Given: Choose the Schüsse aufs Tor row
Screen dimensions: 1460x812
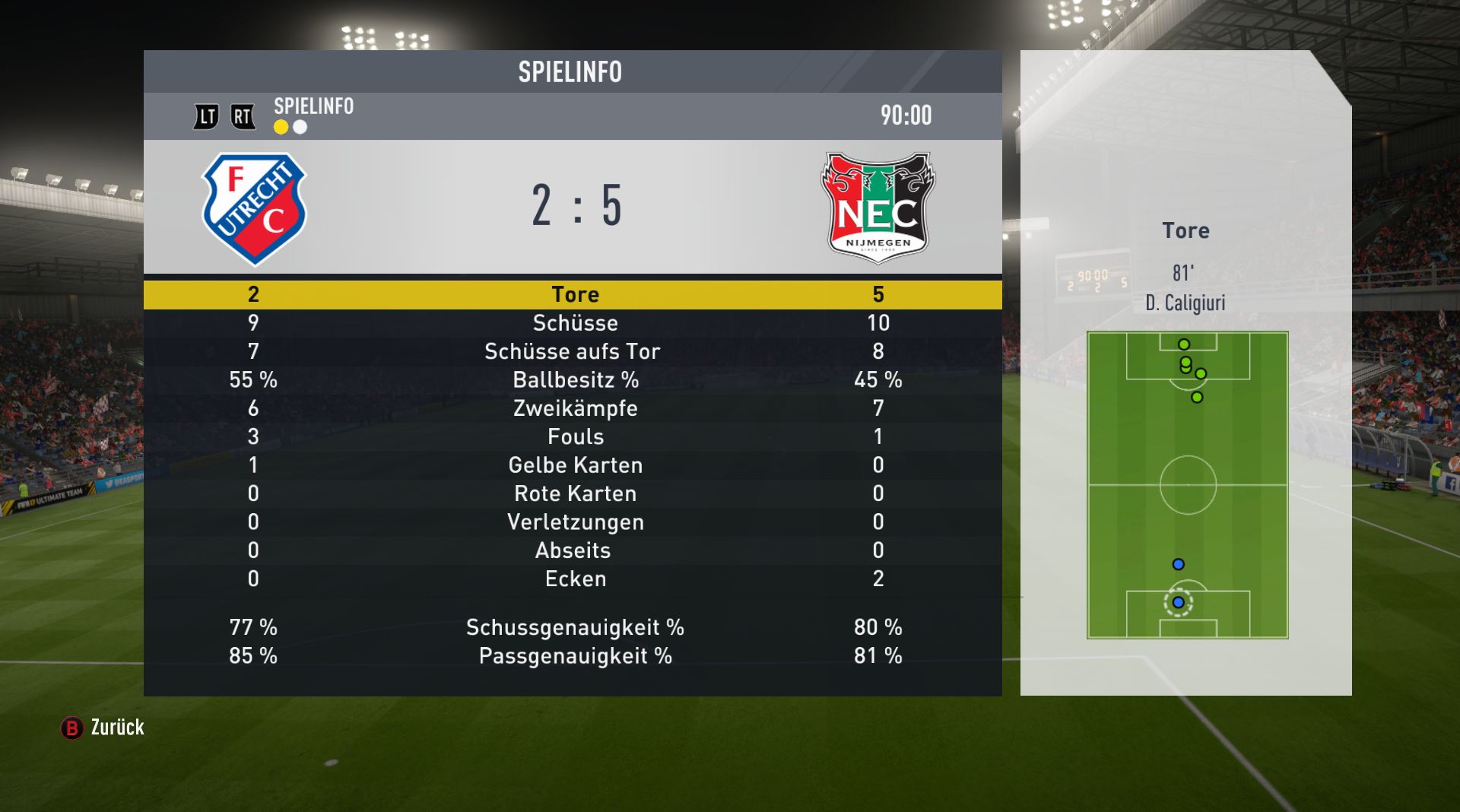Looking at the screenshot, I should tap(574, 351).
